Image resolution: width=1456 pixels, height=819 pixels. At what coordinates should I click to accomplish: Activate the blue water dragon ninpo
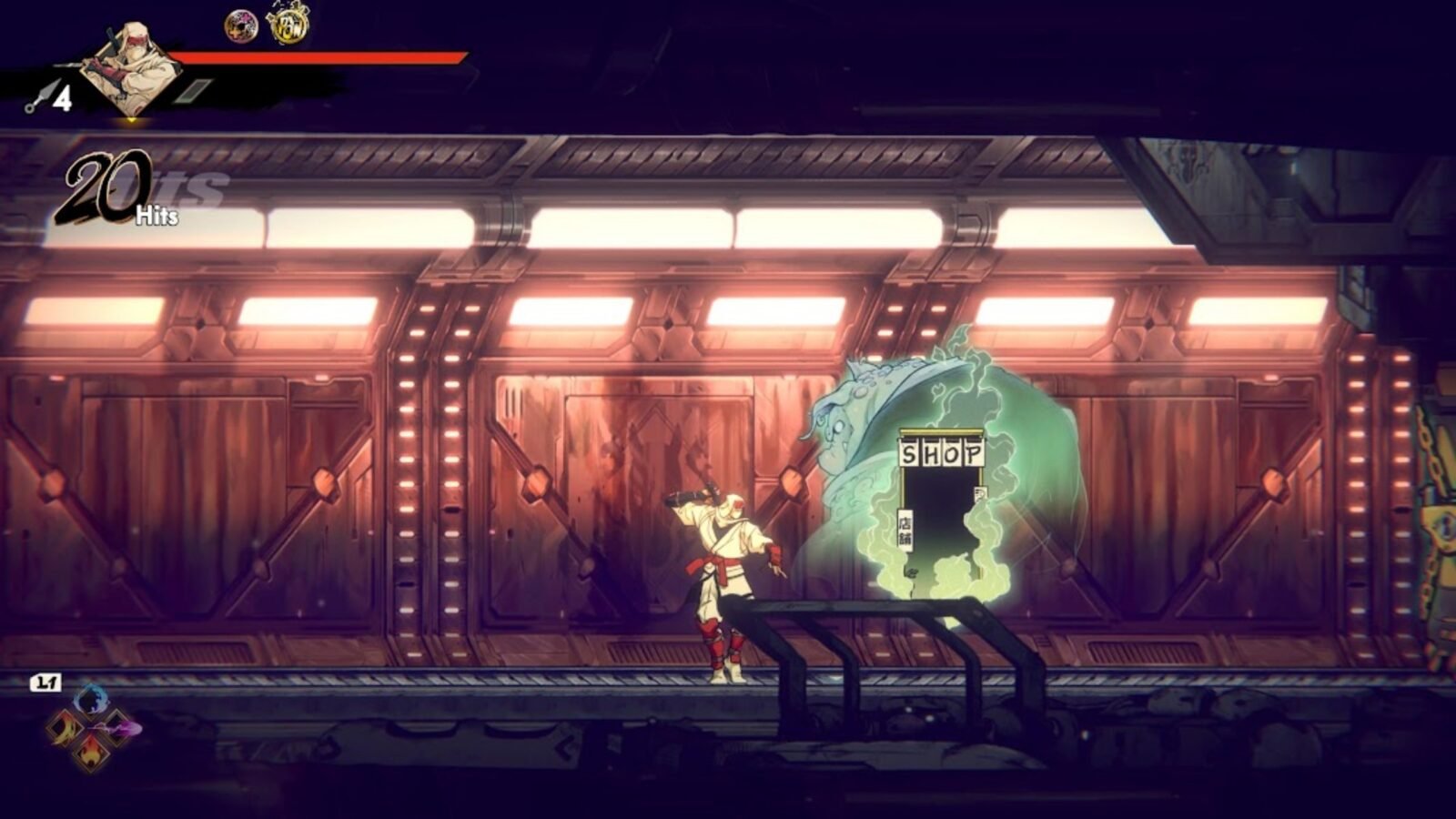pyautogui.click(x=90, y=701)
